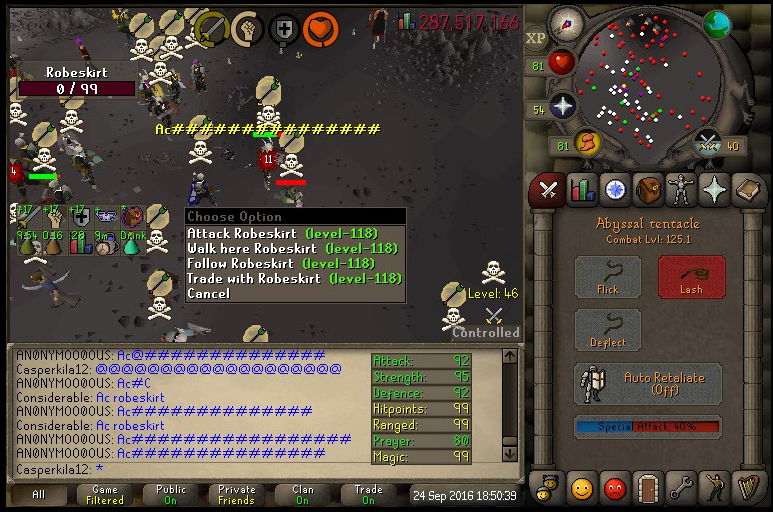The height and width of the screenshot is (512, 773).
Task: Open the logout door tab
Action: tap(648, 488)
